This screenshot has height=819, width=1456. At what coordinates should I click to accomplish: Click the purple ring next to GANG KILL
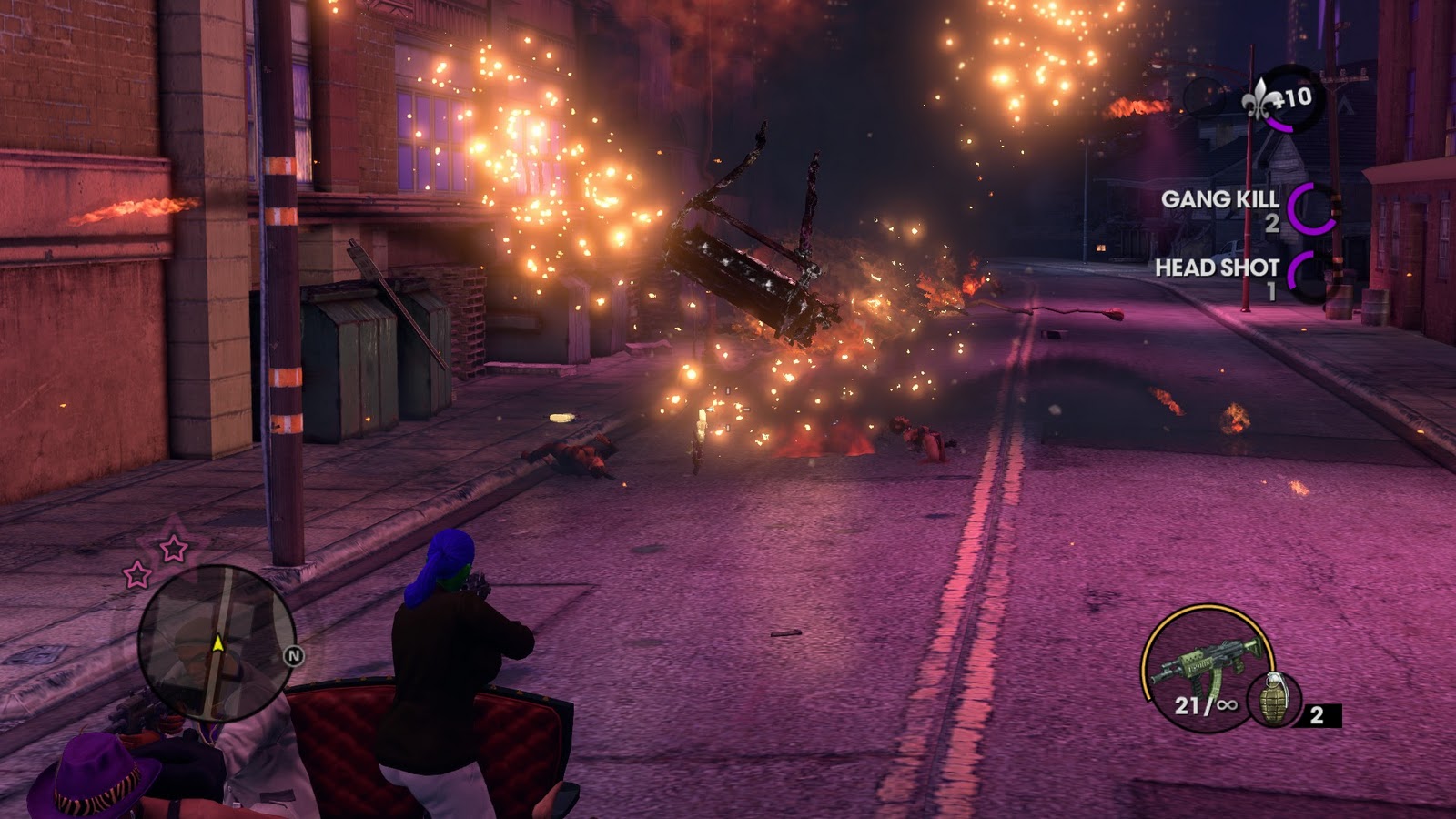click(x=1313, y=207)
